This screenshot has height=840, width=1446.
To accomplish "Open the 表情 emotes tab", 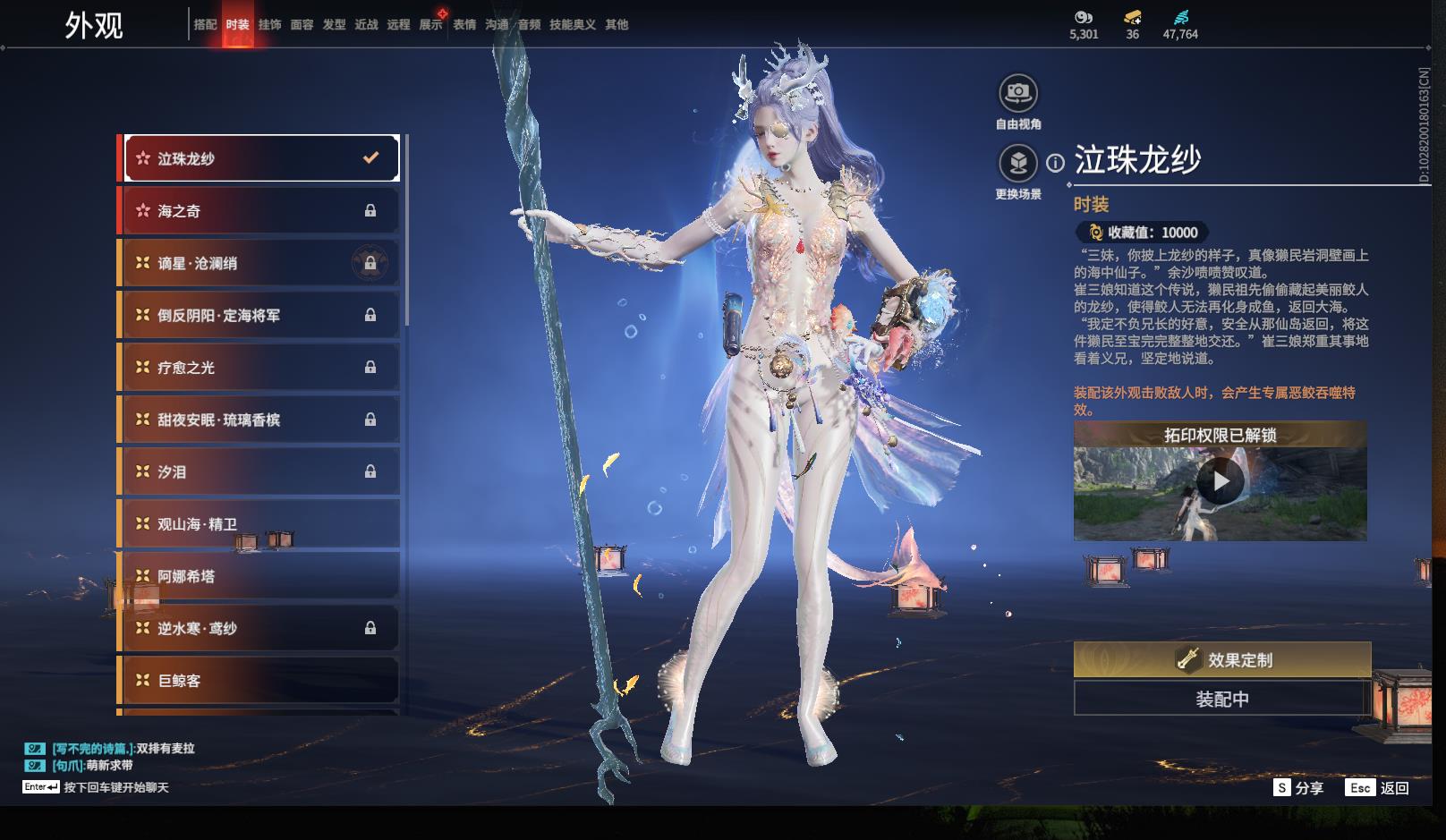I will 464,24.
